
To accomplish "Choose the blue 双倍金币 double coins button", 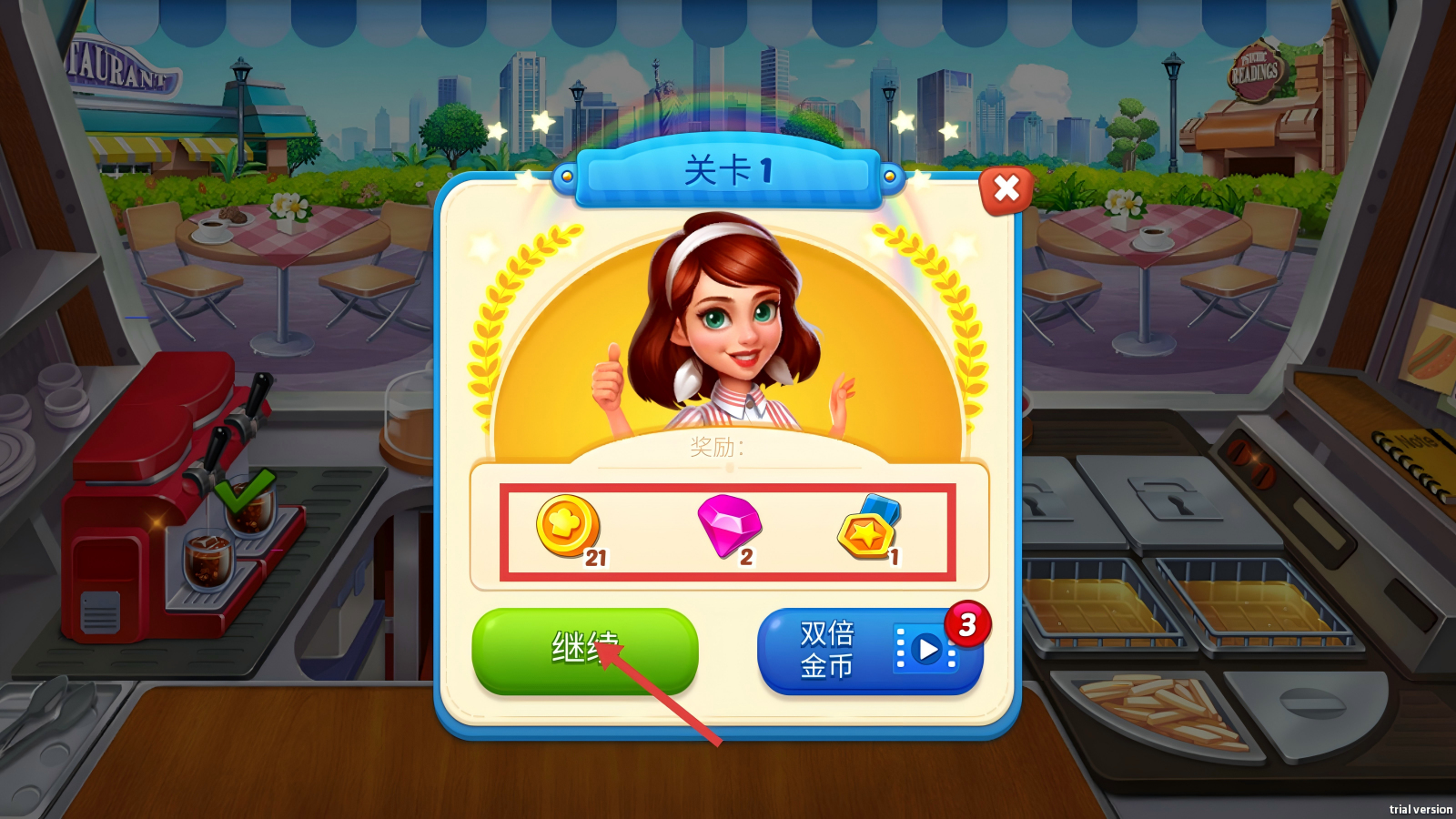I will click(x=868, y=650).
